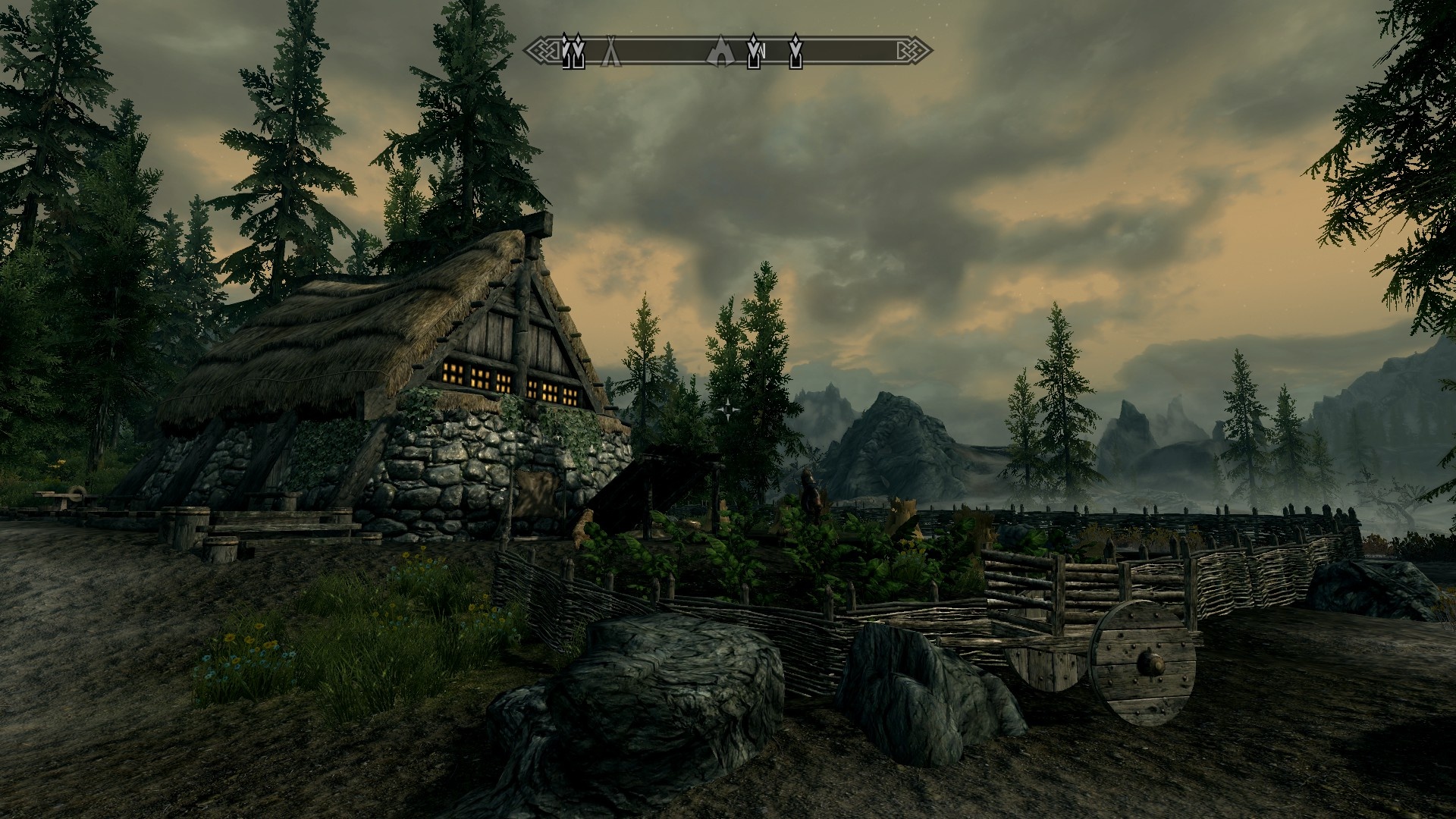The width and height of the screenshot is (1456, 819).
Task: Click the quest arrow overlapping the N
Action: pos(755,51)
